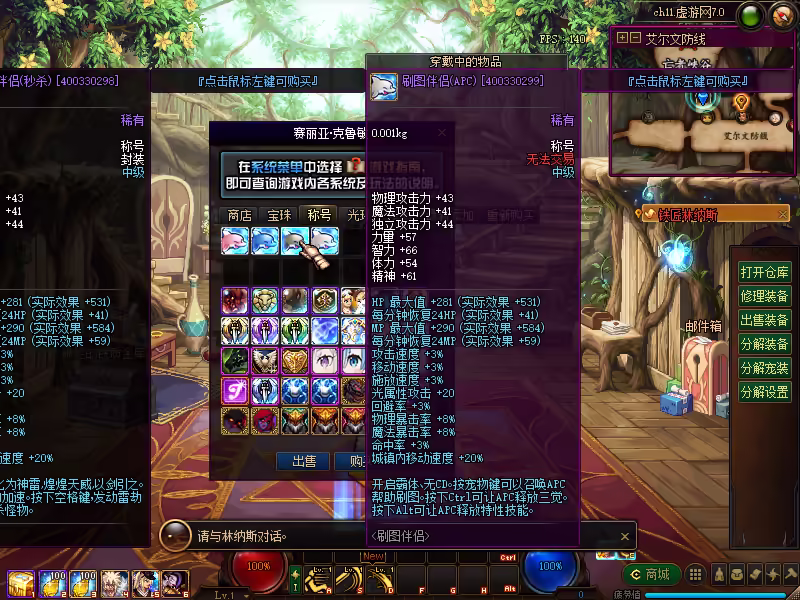Select the 分解宠装 option

click(764, 368)
